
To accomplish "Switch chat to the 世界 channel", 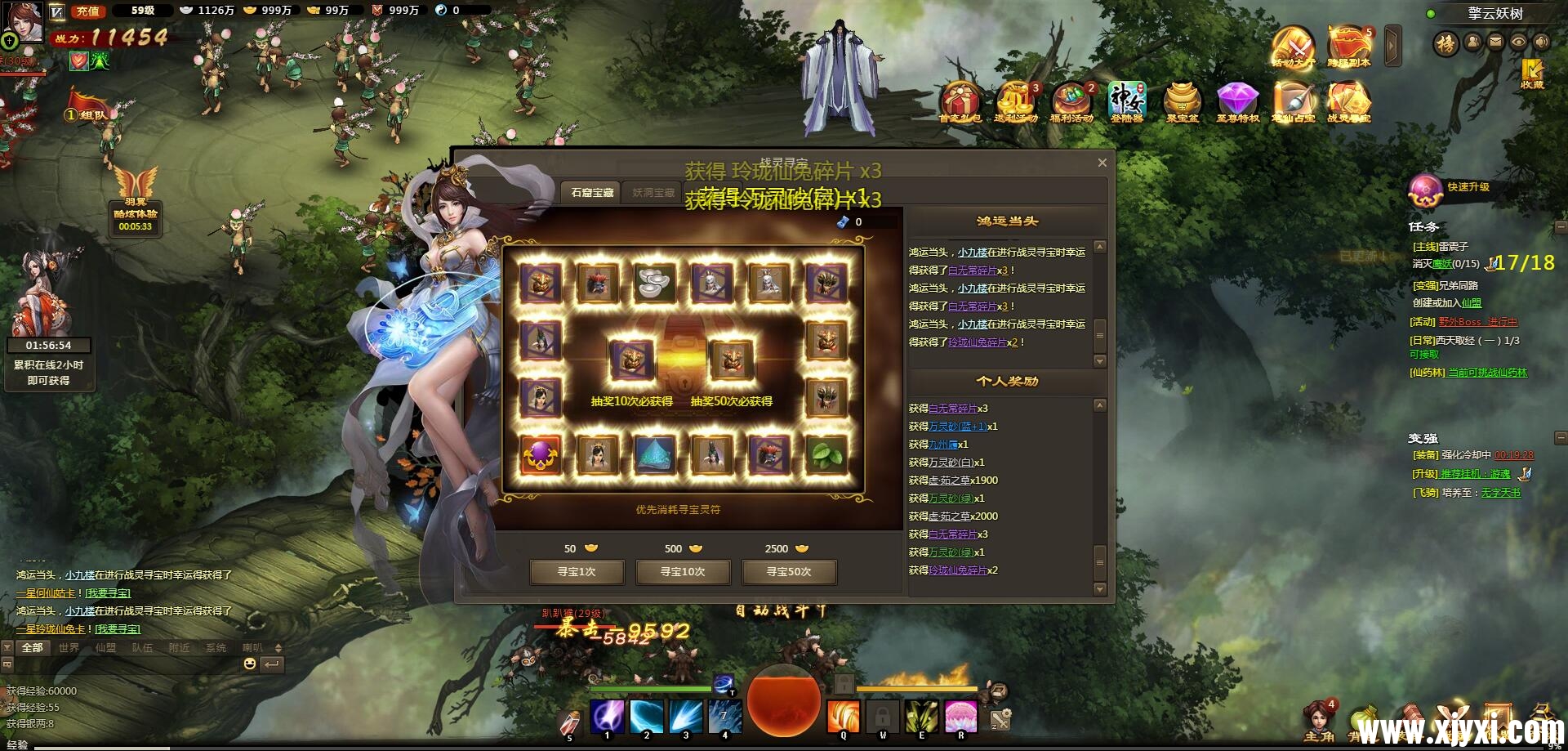I will coord(69,648).
